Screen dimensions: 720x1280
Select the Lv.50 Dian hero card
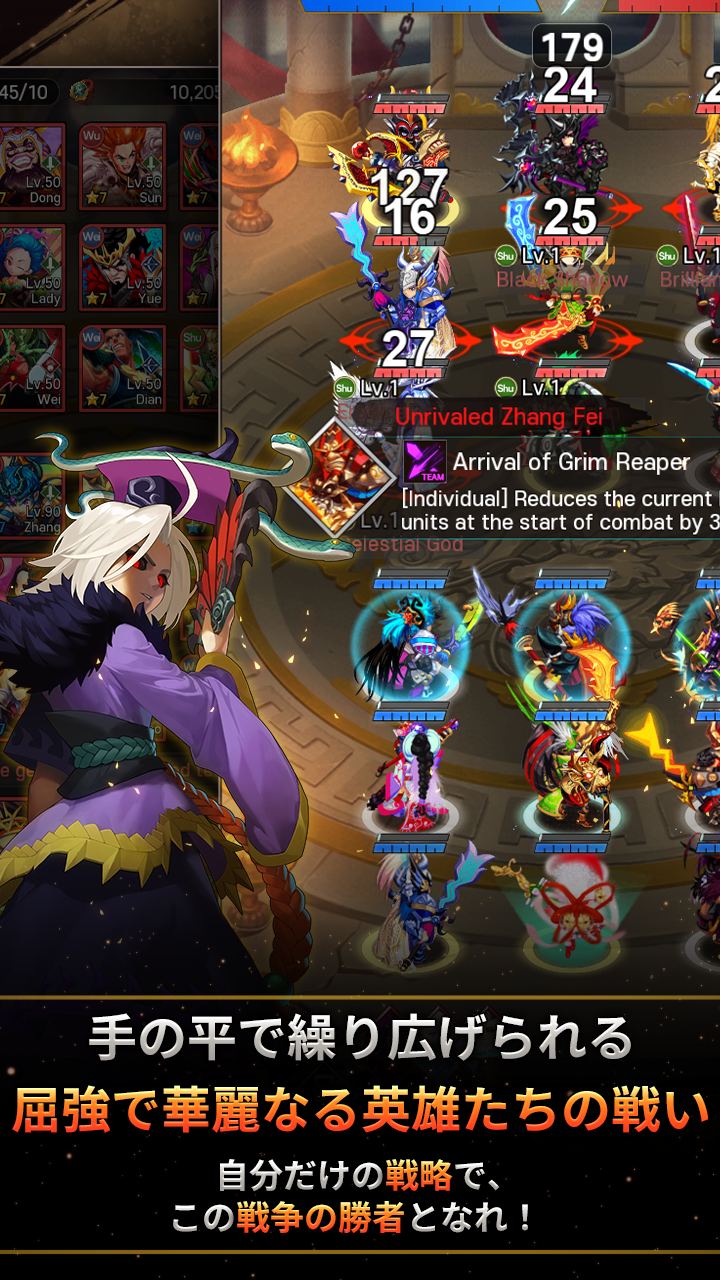(x=121, y=367)
